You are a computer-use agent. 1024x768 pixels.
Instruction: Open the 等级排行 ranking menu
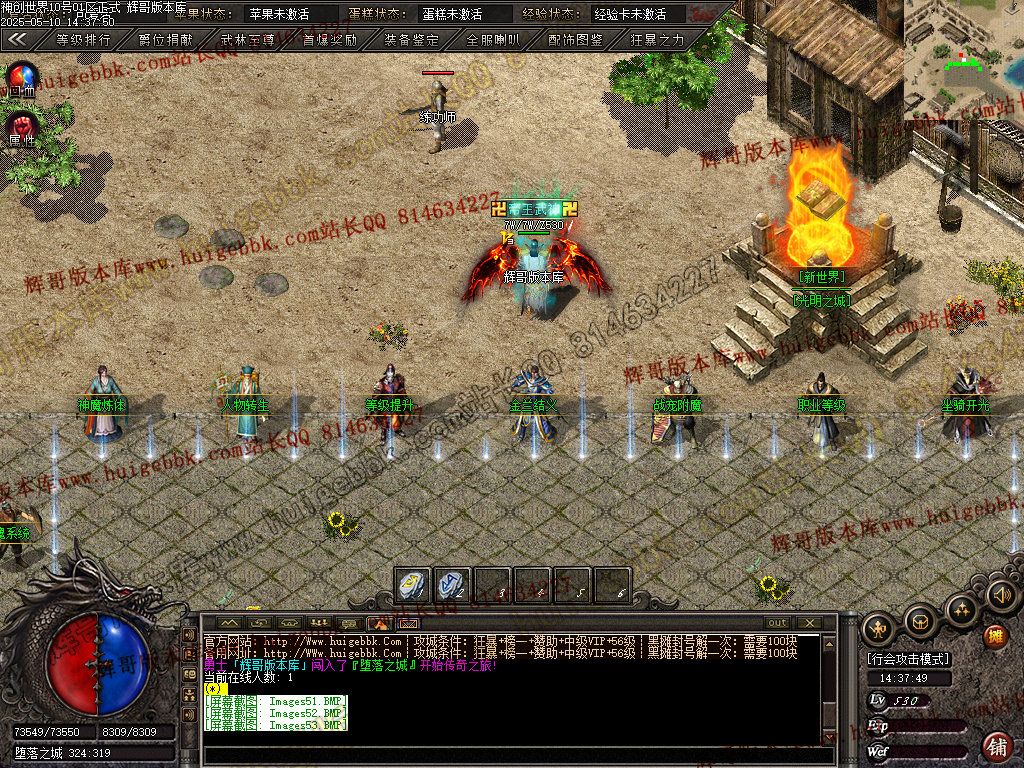pyautogui.click(x=83, y=40)
